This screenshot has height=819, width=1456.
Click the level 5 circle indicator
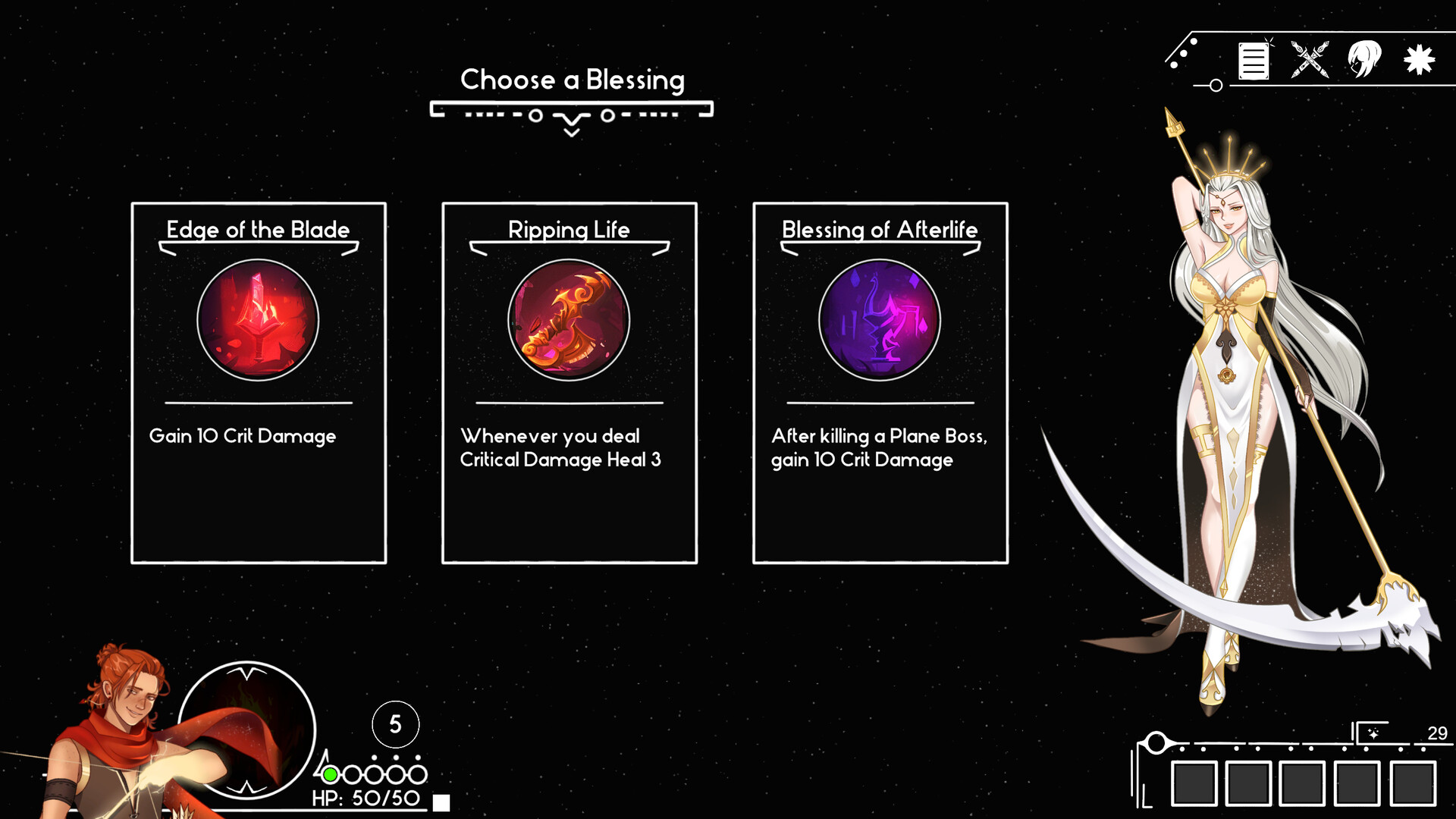394,725
